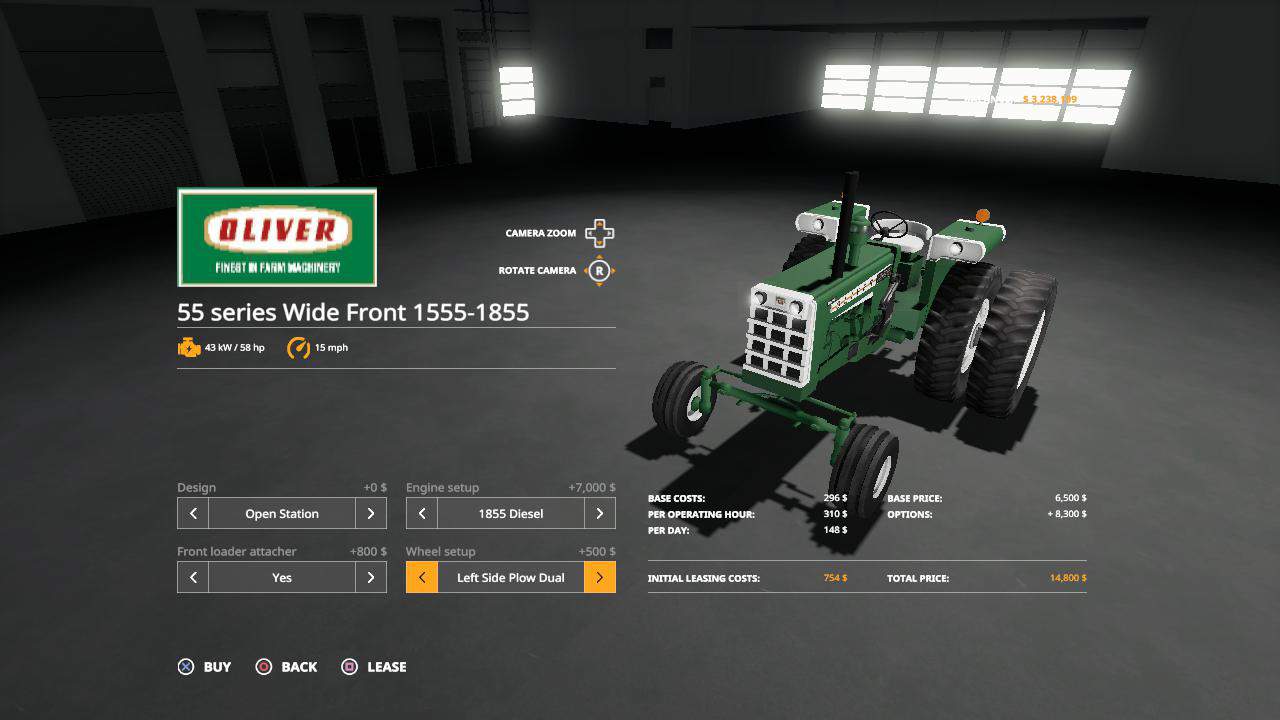Viewport: 1280px width, 720px height.
Task: Click the Left Side Plow Dual field
Action: (x=510, y=577)
